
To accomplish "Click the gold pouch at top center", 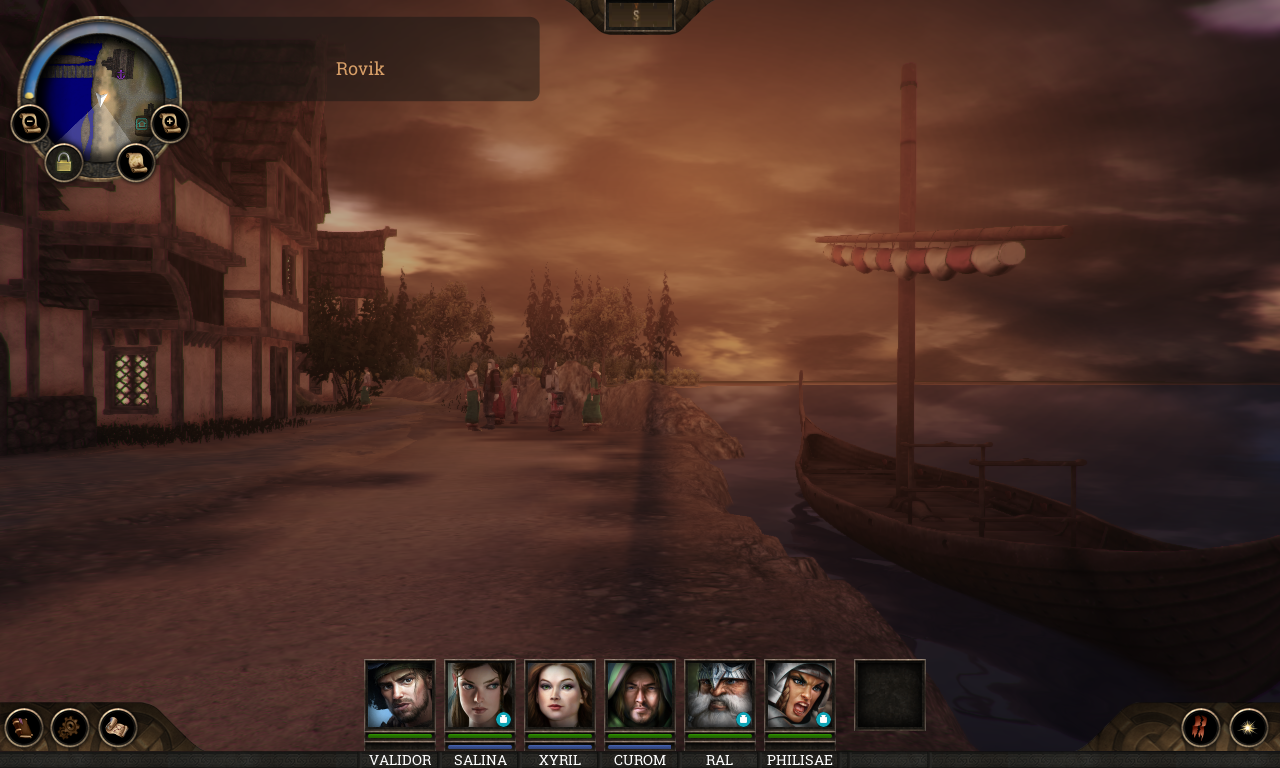I will [x=637, y=14].
